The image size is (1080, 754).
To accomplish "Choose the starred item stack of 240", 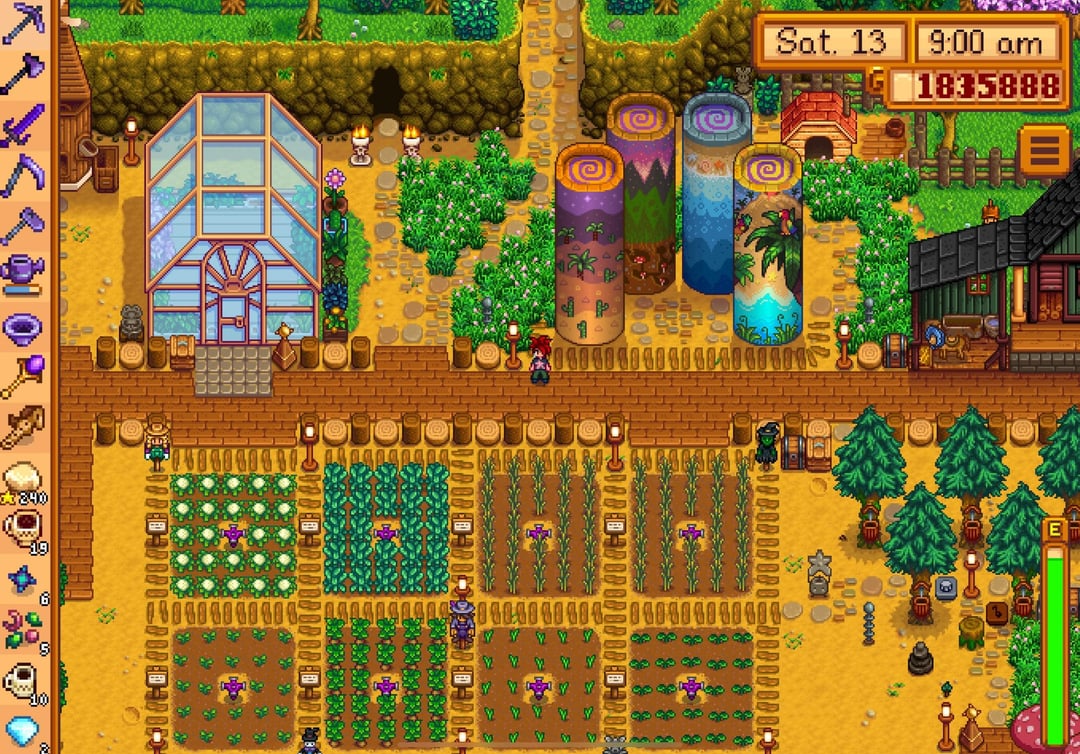I will pyautogui.click(x=22, y=479).
